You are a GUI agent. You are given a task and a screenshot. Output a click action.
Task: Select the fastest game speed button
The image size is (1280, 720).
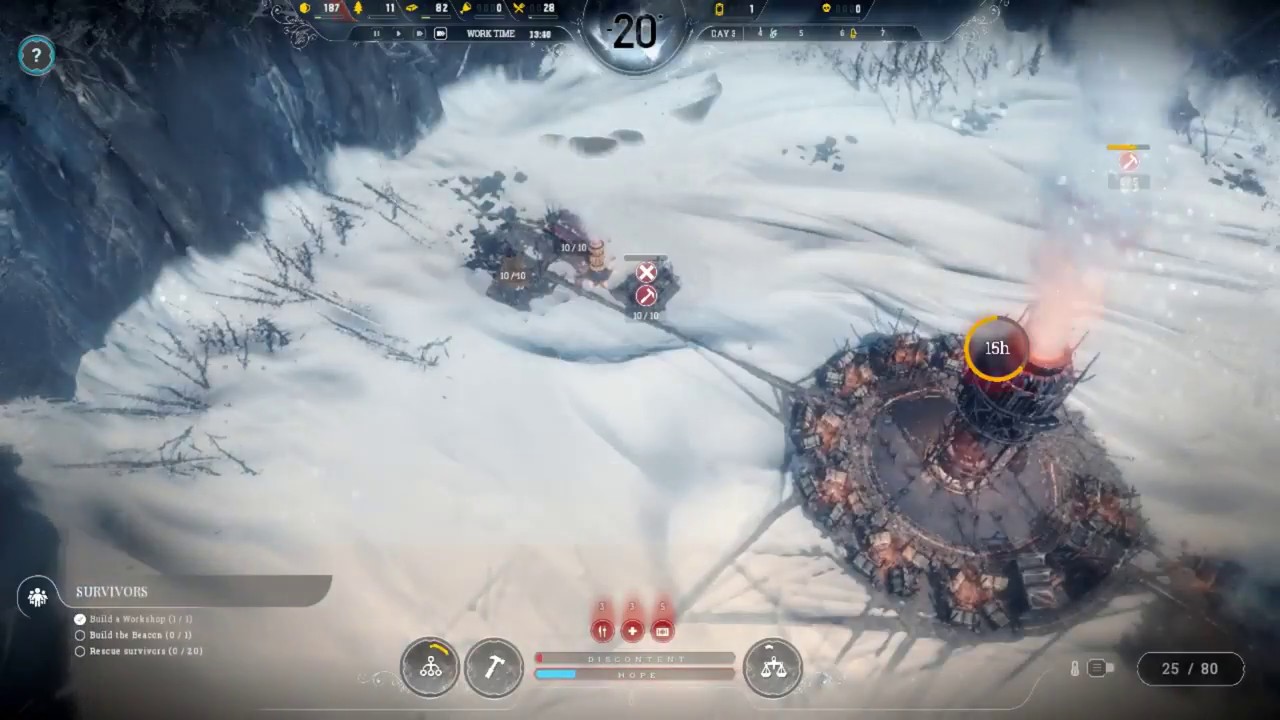(x=440, y=34)
